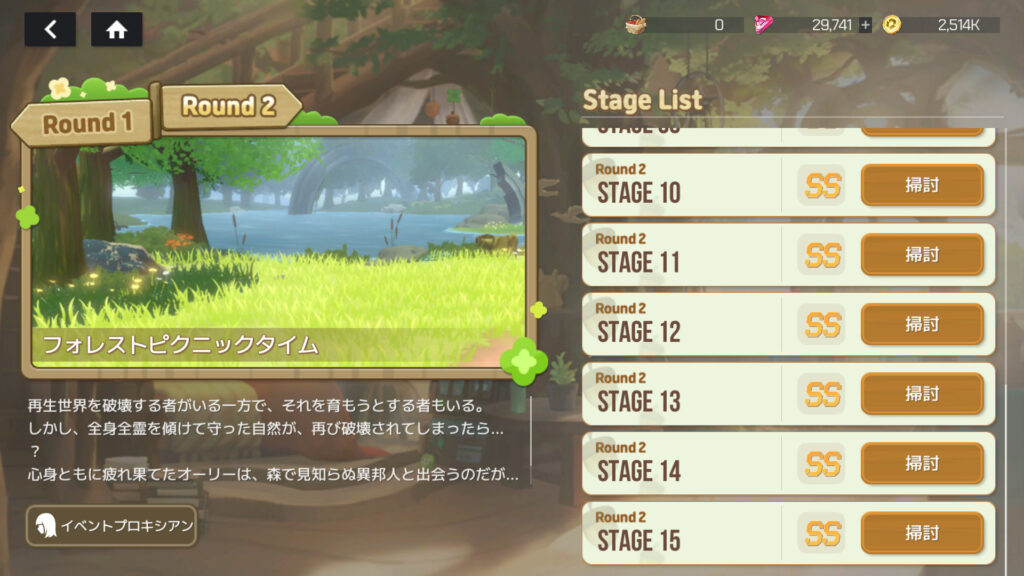
Task: Tap 掃討 for Stage 11
Action: coord(922,255)
